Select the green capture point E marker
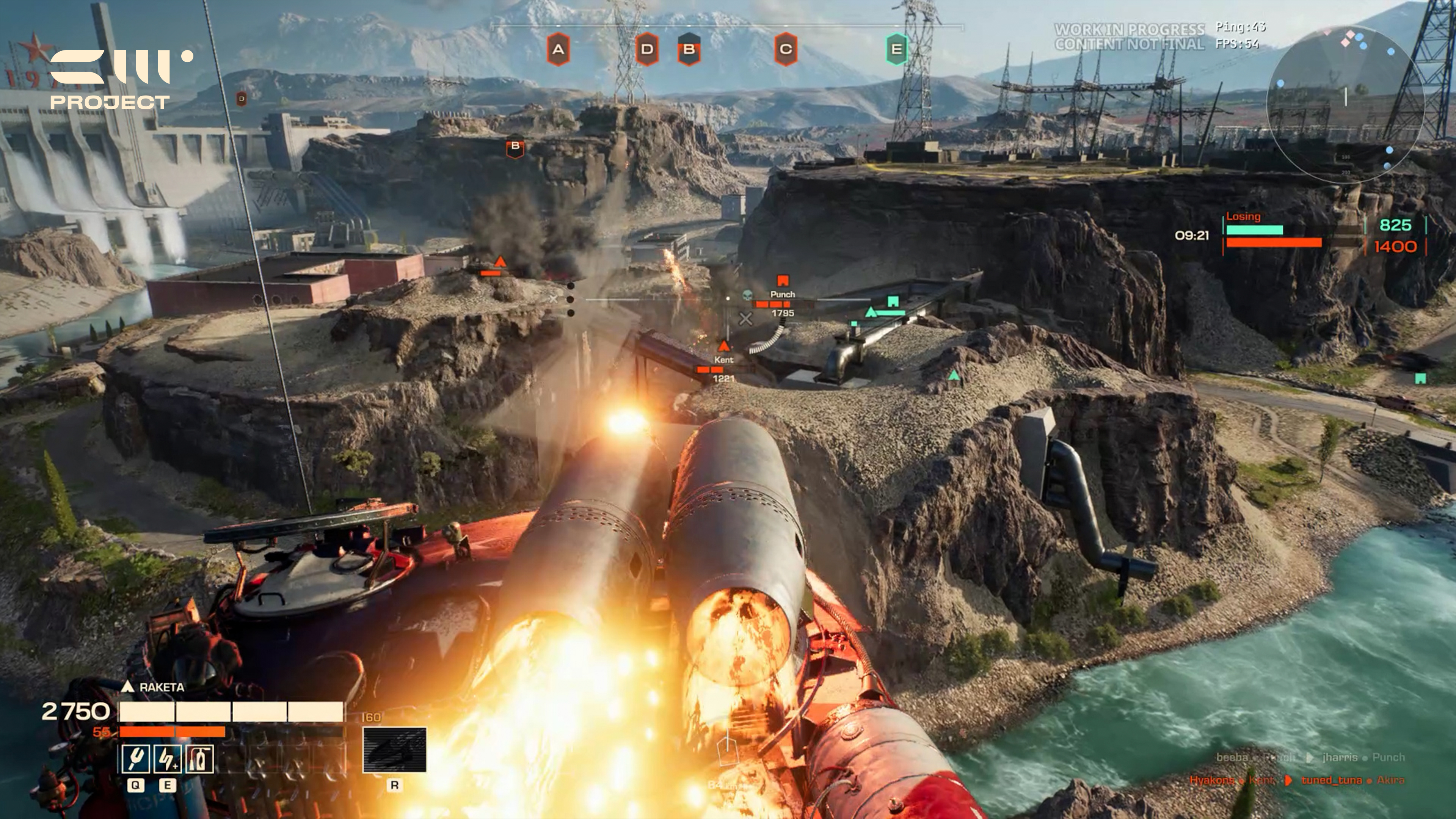 (896, 49)
